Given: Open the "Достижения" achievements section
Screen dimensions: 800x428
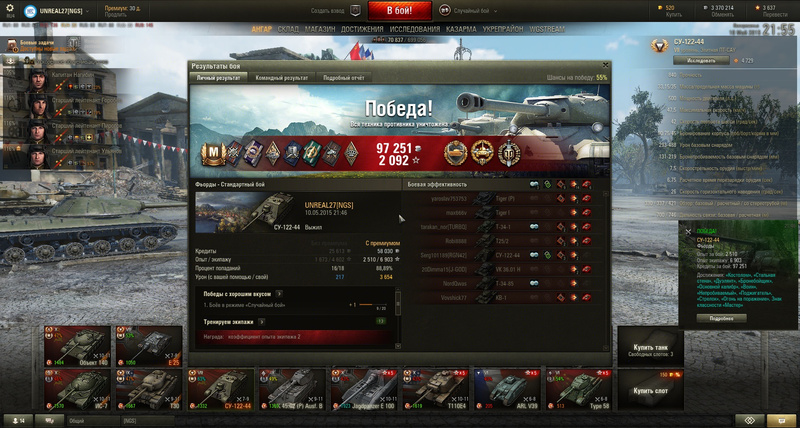Looking at the screenshot, I should 362,30.
